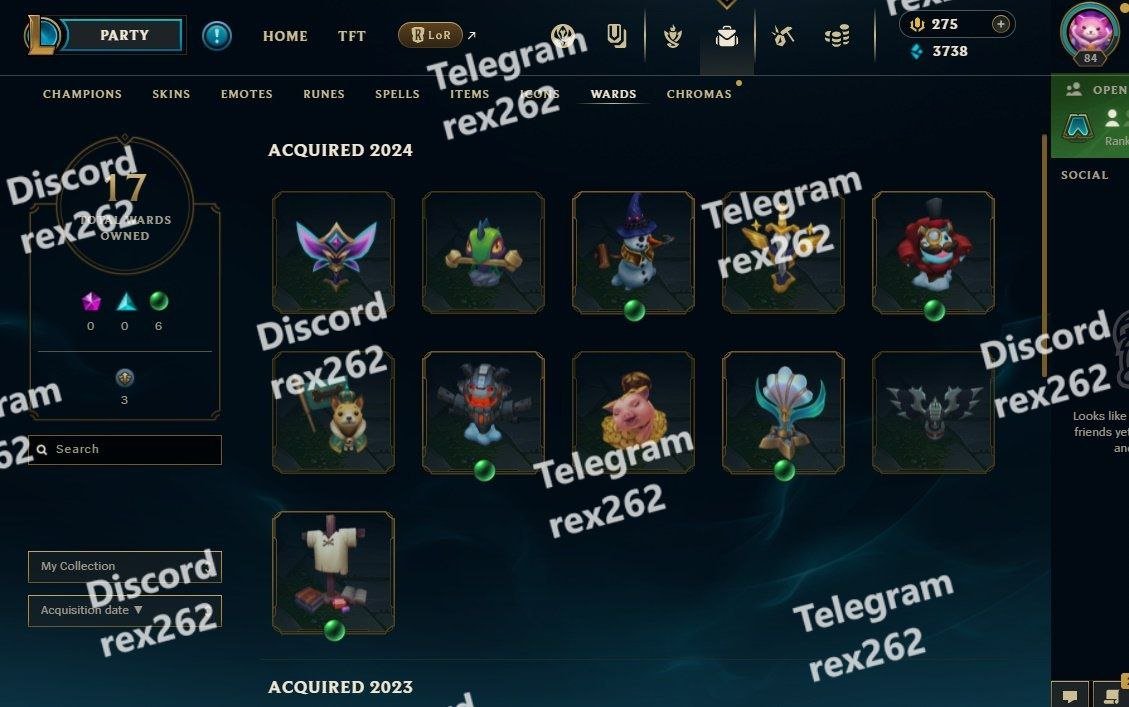This screenshot has height=707, width=1129.
Task: Open the Skins tab
Action: pyautogui.click(x=171, y=94)
